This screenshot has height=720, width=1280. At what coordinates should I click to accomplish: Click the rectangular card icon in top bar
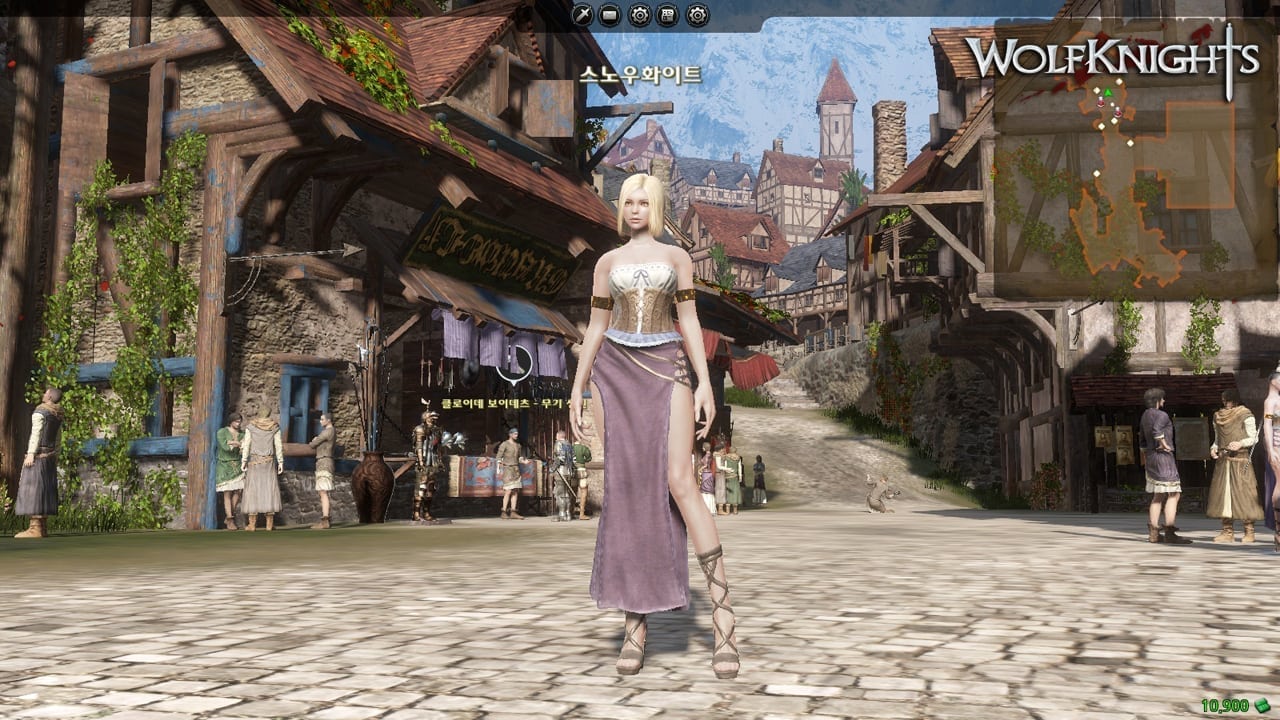tap(611, 14)
